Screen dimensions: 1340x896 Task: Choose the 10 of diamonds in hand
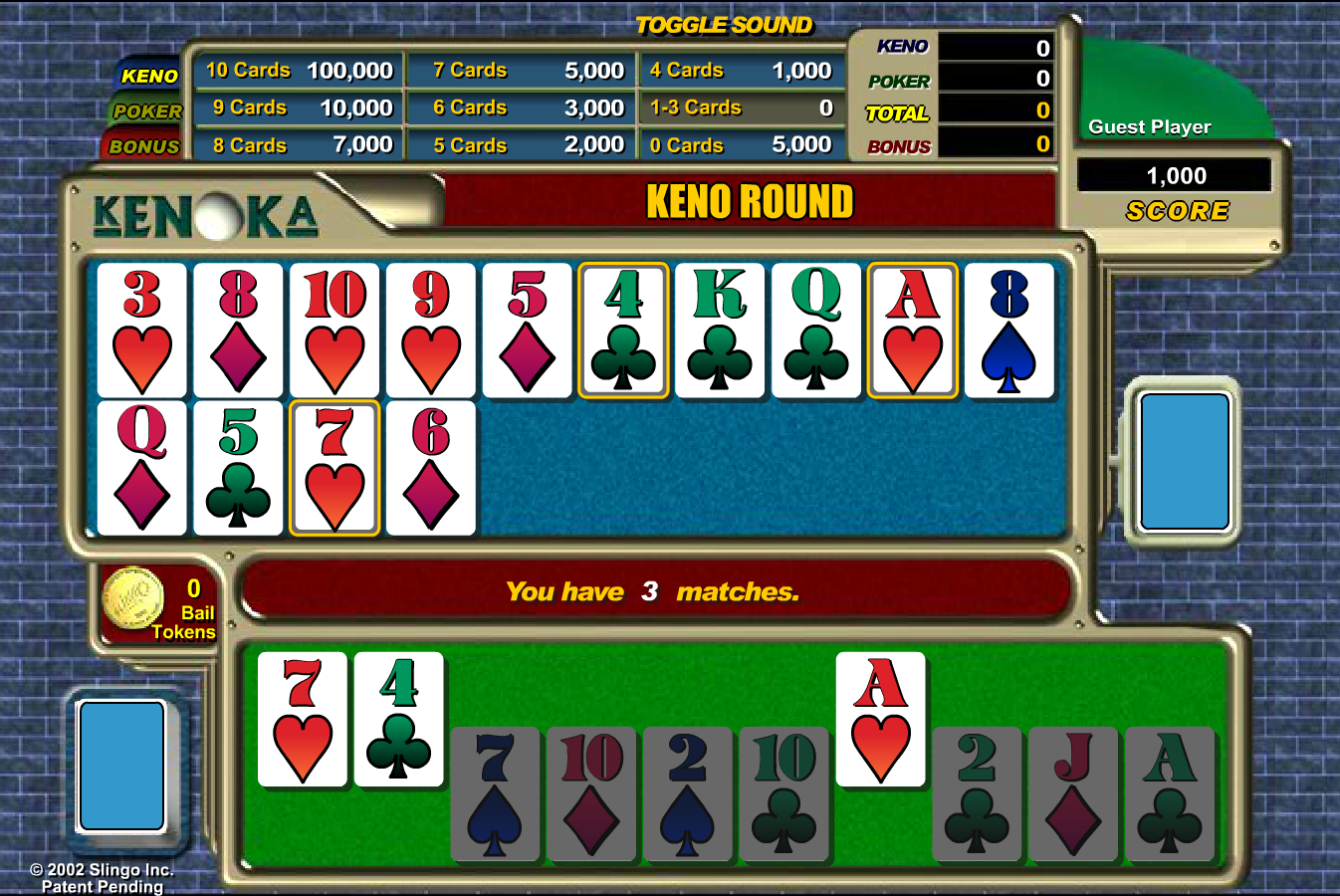[591, 793]
